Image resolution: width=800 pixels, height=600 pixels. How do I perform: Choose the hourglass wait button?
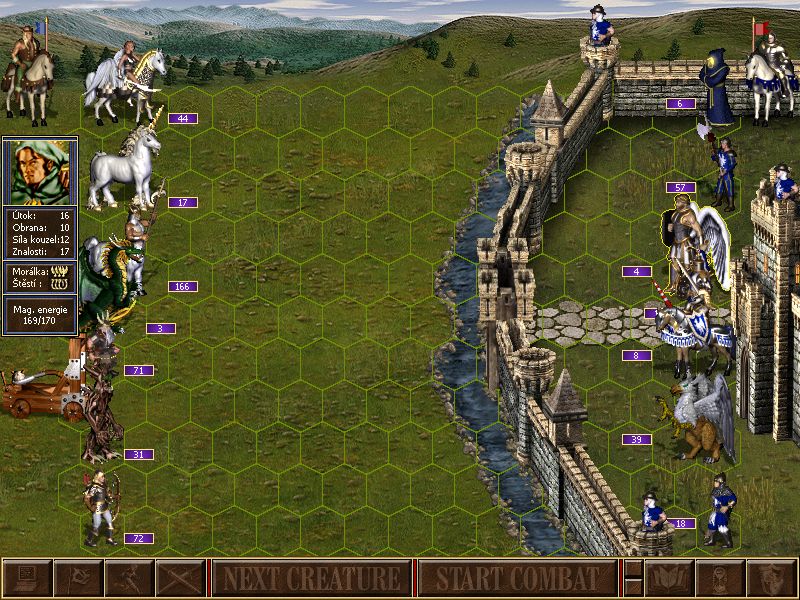coord(718,578)
